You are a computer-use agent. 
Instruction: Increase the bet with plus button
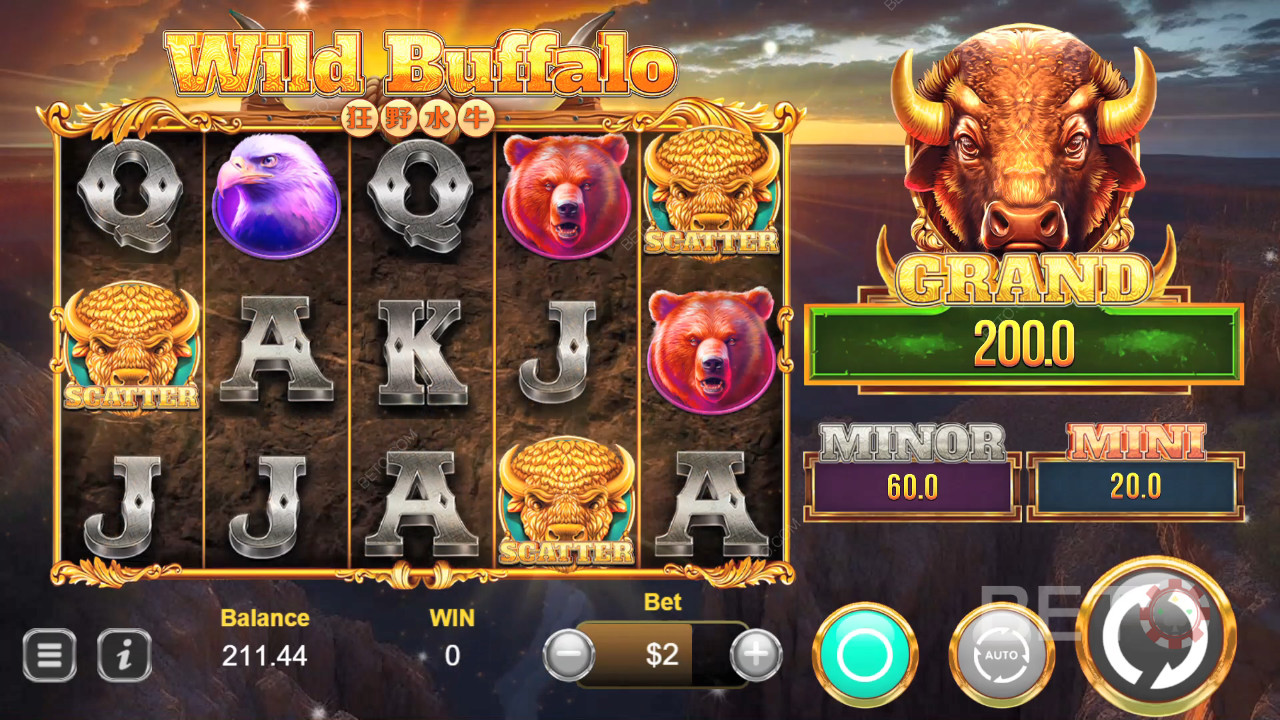pos(756,655)
